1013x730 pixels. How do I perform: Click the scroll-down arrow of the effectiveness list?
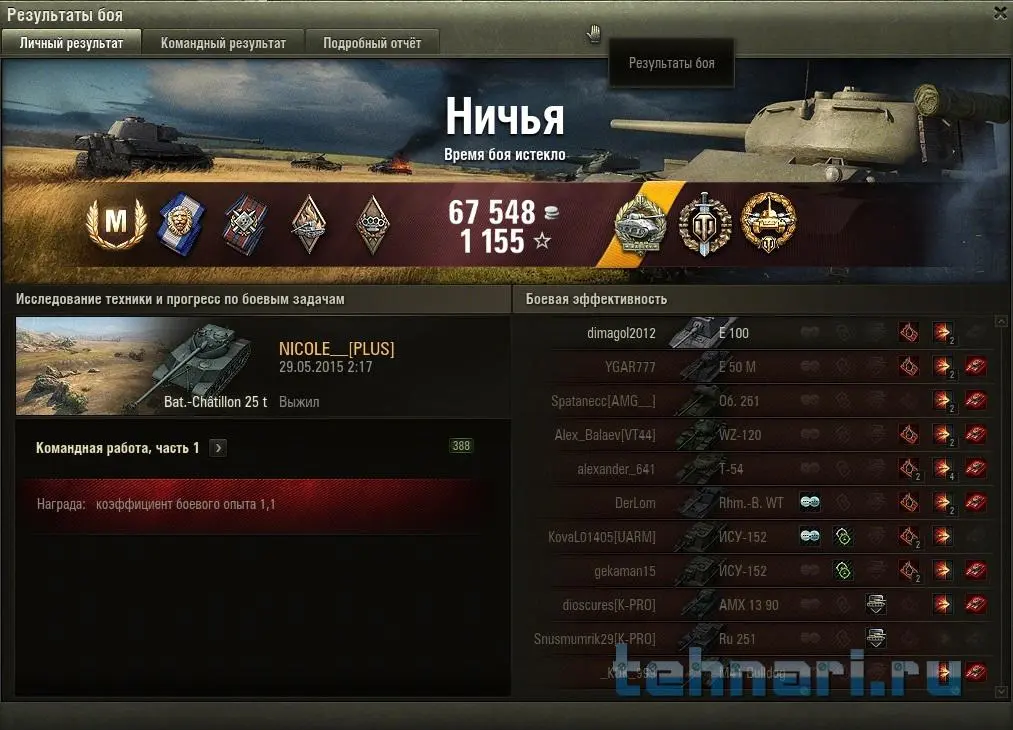point(1001,691)
